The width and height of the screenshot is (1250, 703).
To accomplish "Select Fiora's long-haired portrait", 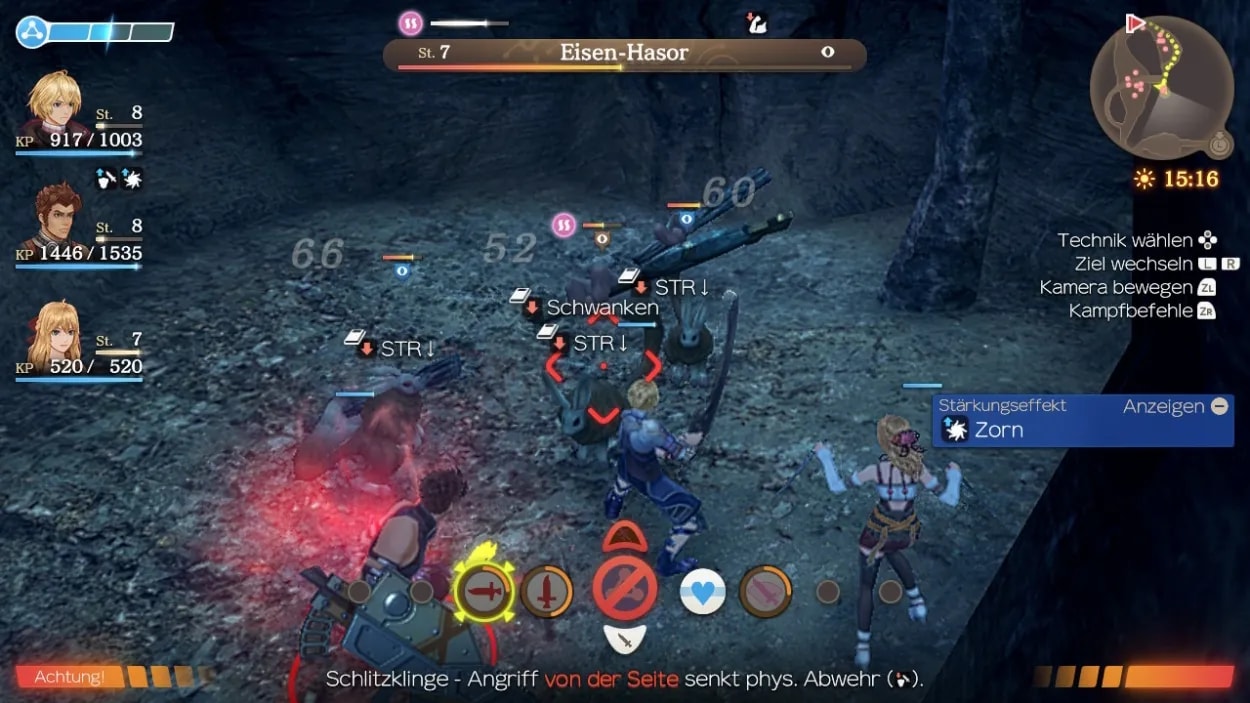I will click(x=54, y=335).
